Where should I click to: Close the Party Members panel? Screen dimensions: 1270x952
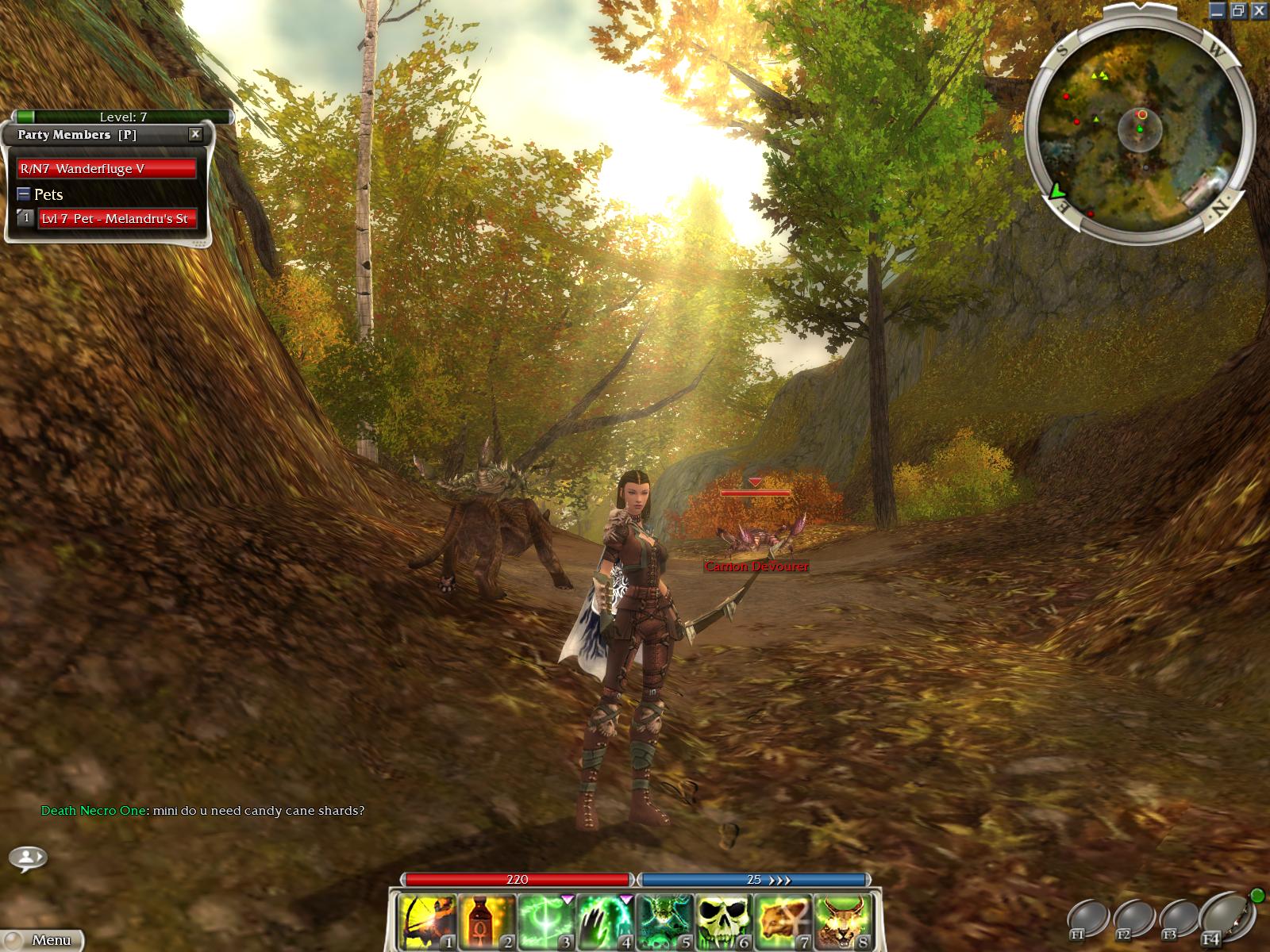click(195, 135)
